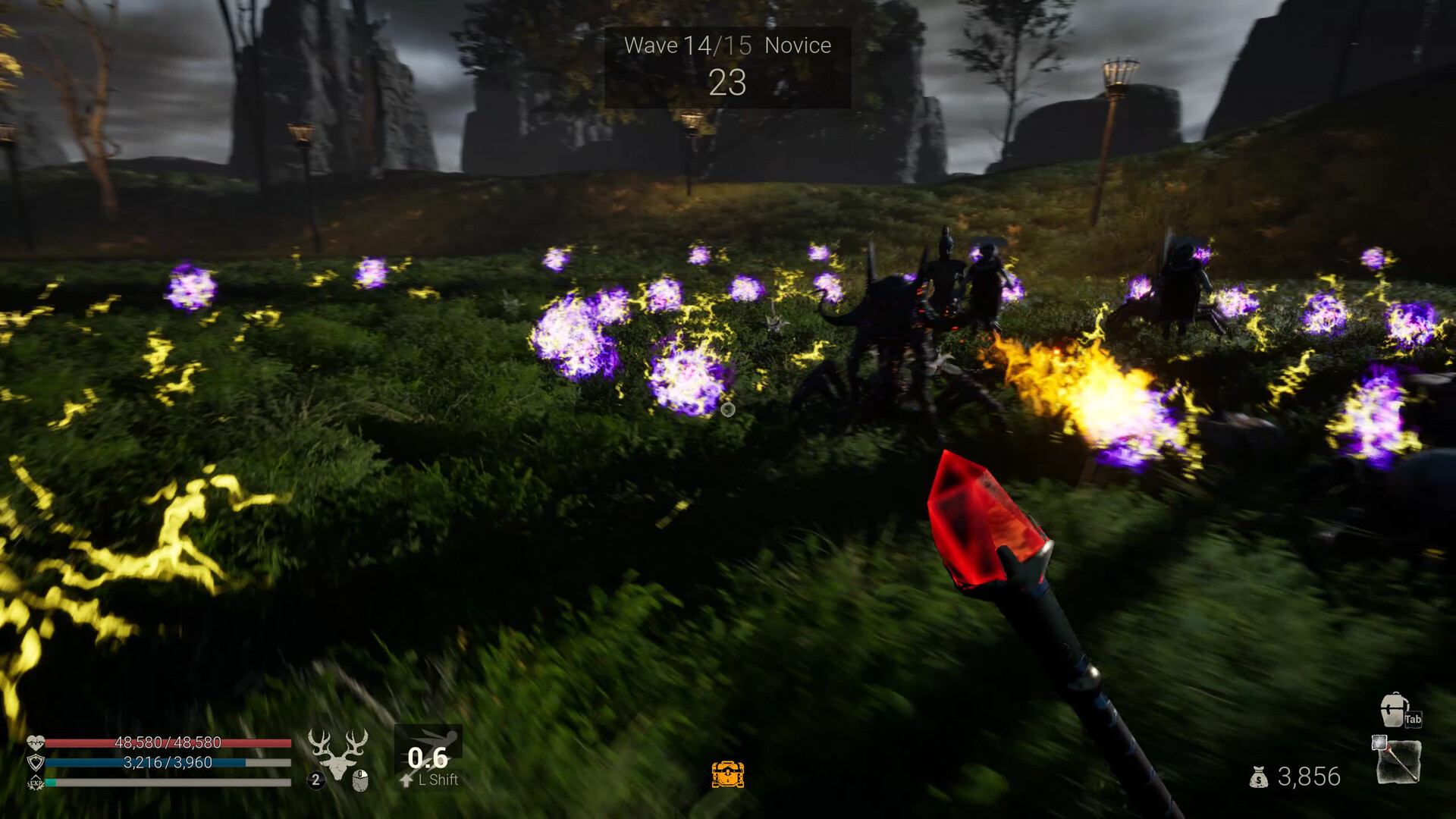This screenshot has width=1456, height=819.
Task: Click the 23 second wave countdown
Action: tap(726, 83)
